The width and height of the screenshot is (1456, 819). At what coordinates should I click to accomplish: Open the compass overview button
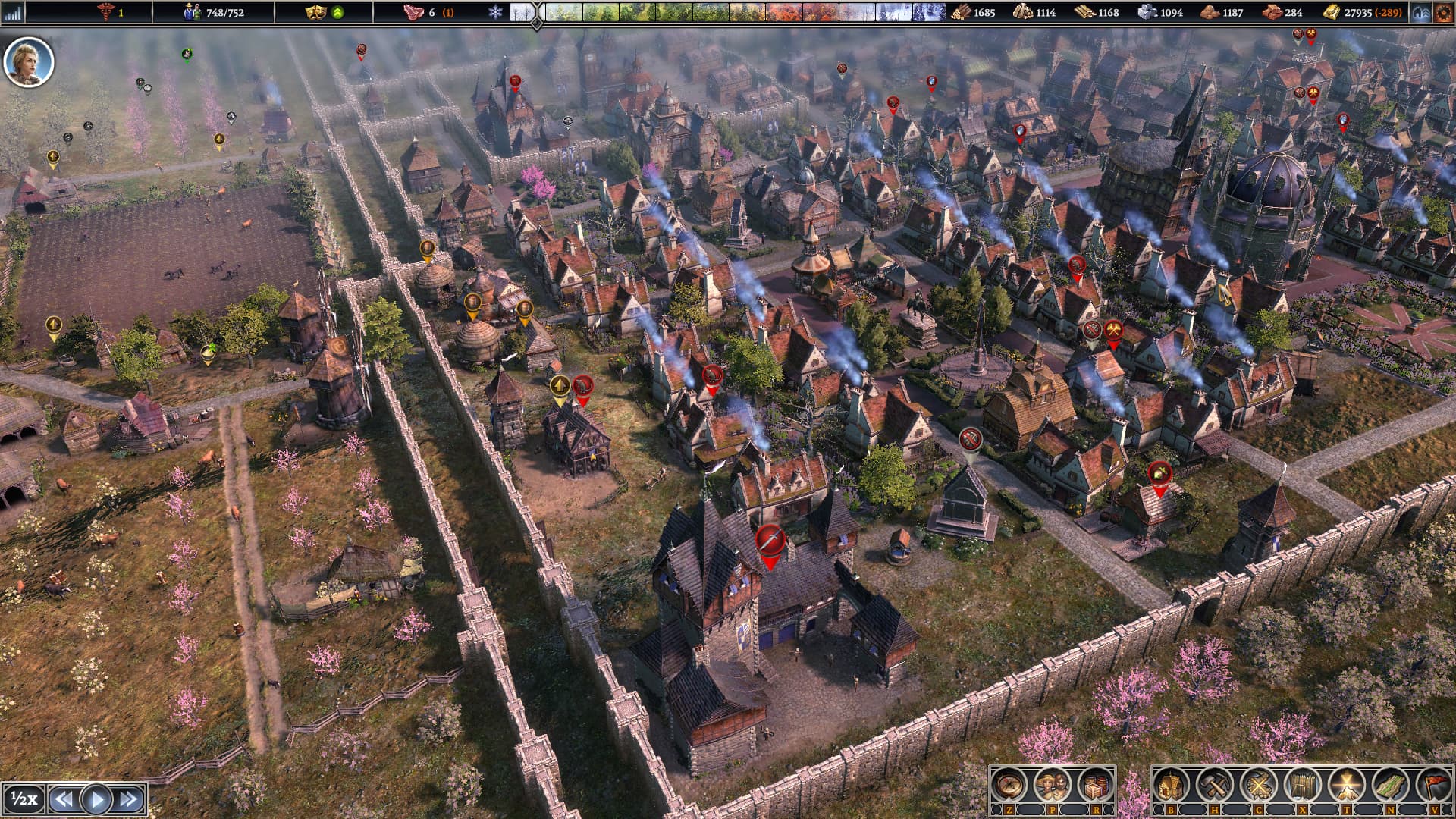point(1009,785)
